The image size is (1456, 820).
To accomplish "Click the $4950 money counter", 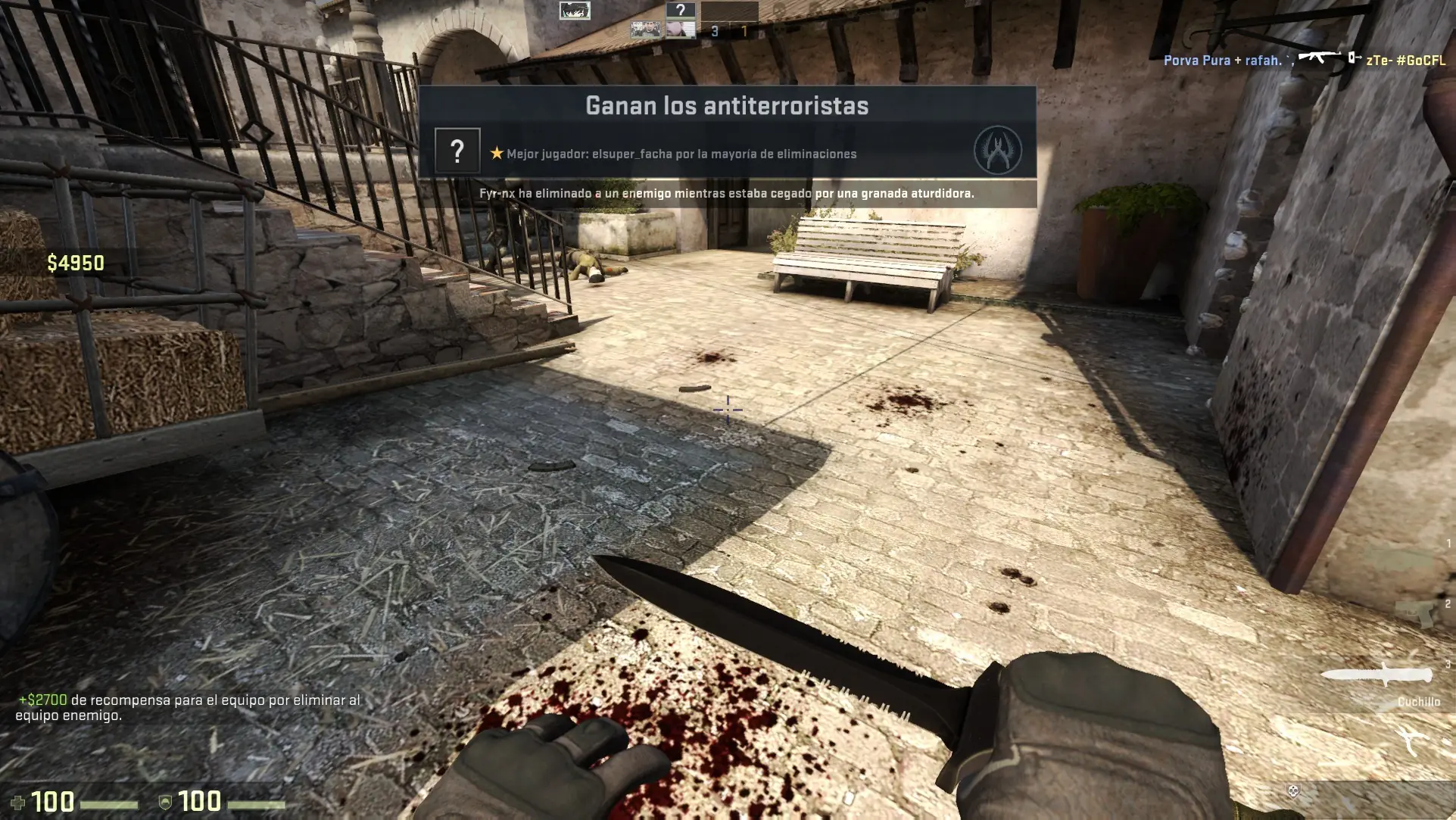I will coord(77,263).
